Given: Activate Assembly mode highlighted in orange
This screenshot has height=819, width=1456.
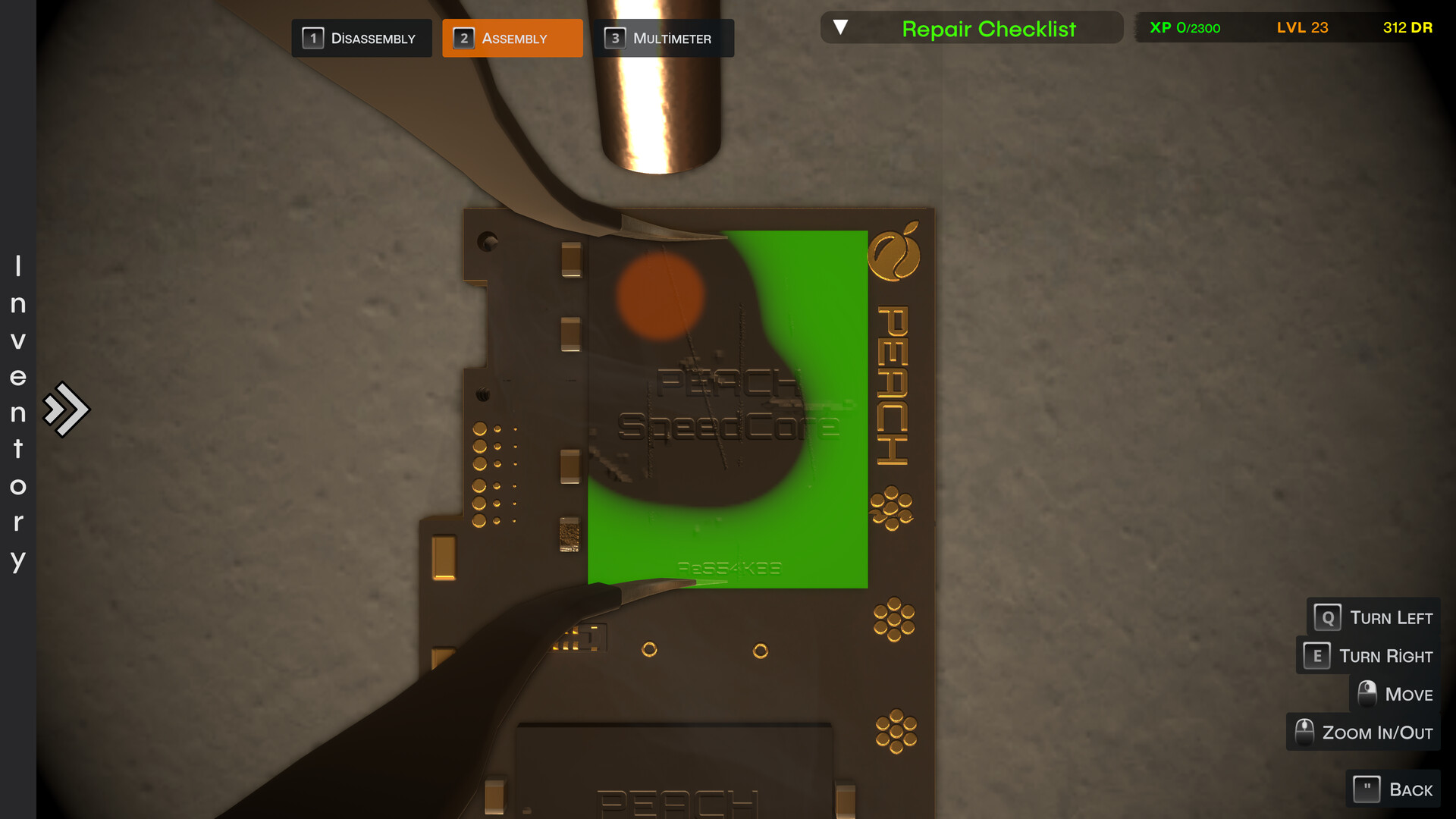Looking at the screenshot, I should pyautogui.click(x=513, y=38).
